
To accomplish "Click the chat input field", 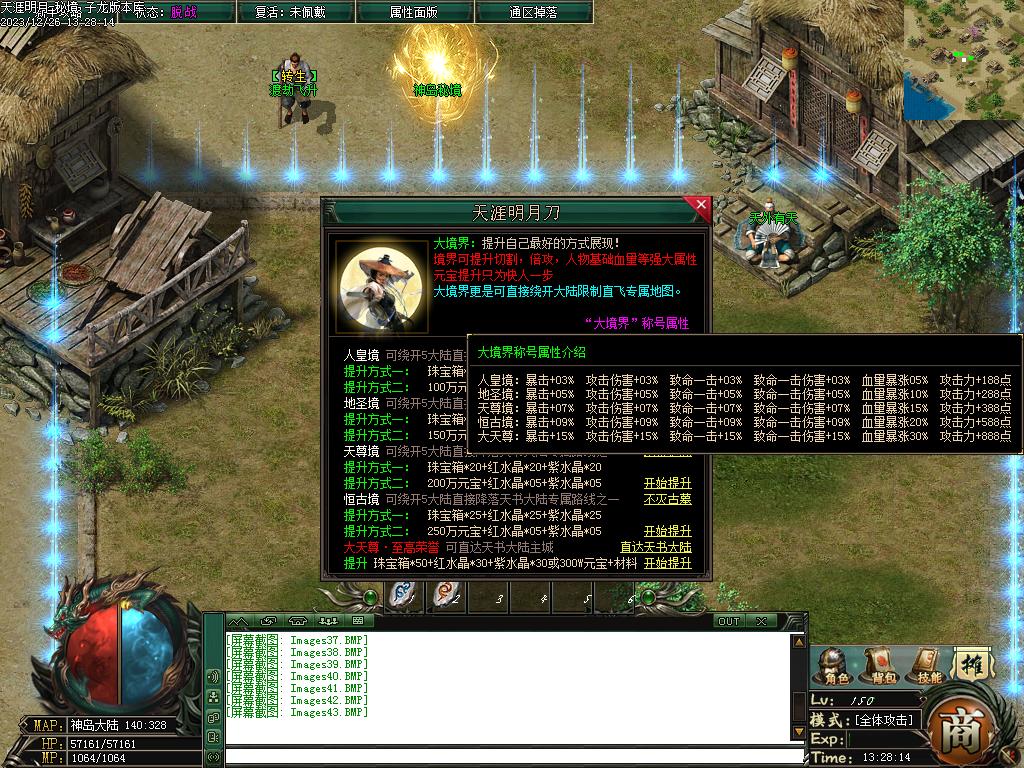I will [x=510, y=756].
